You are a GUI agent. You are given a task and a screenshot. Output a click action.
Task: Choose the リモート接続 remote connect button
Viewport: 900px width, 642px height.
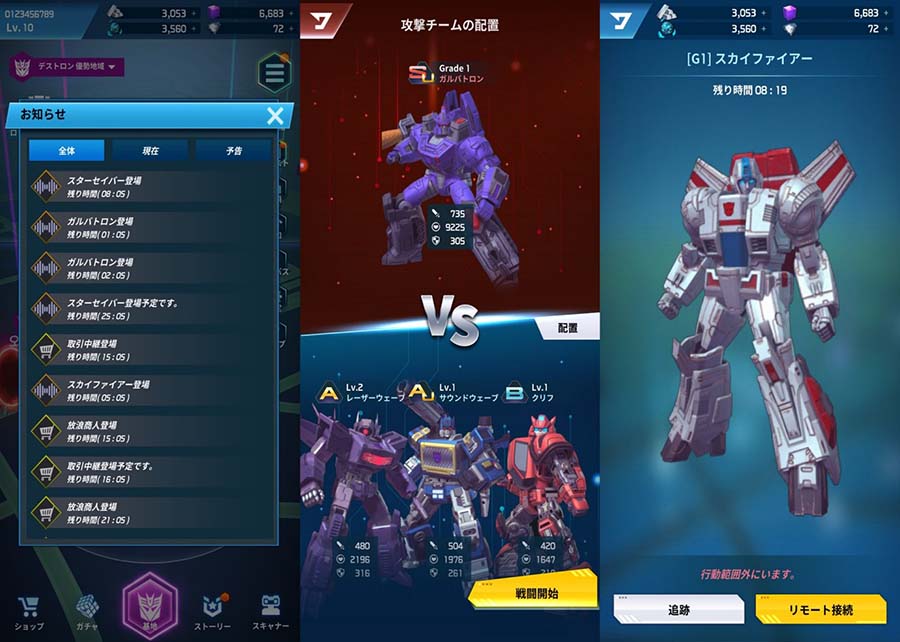820,609
